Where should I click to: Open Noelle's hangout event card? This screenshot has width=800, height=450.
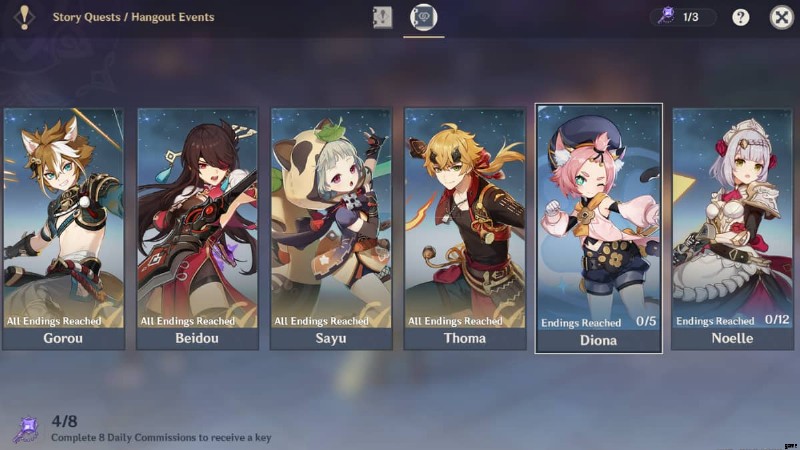coord(733,228)
